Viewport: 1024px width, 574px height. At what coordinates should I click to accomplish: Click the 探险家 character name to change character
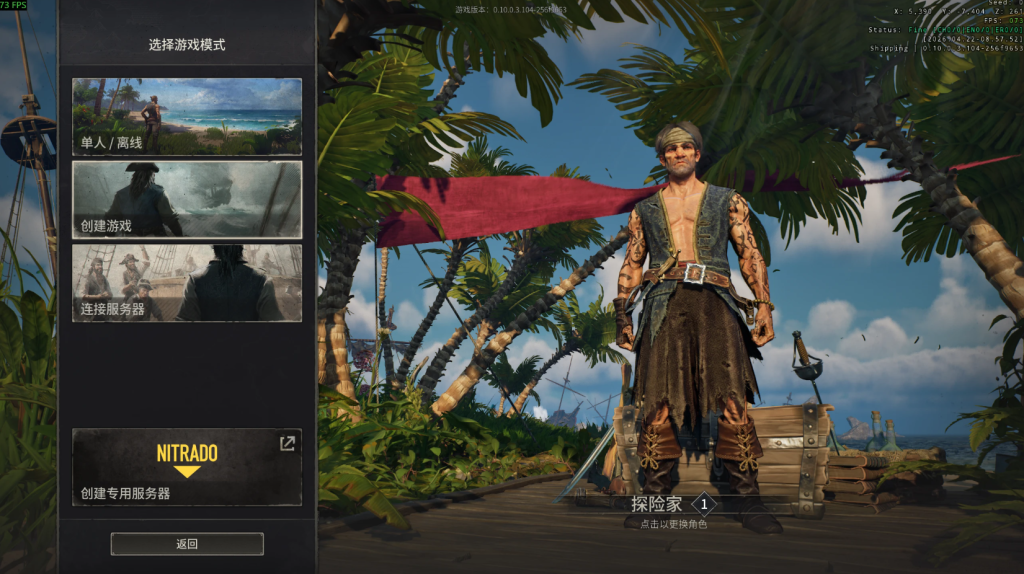tap(657, 505)
